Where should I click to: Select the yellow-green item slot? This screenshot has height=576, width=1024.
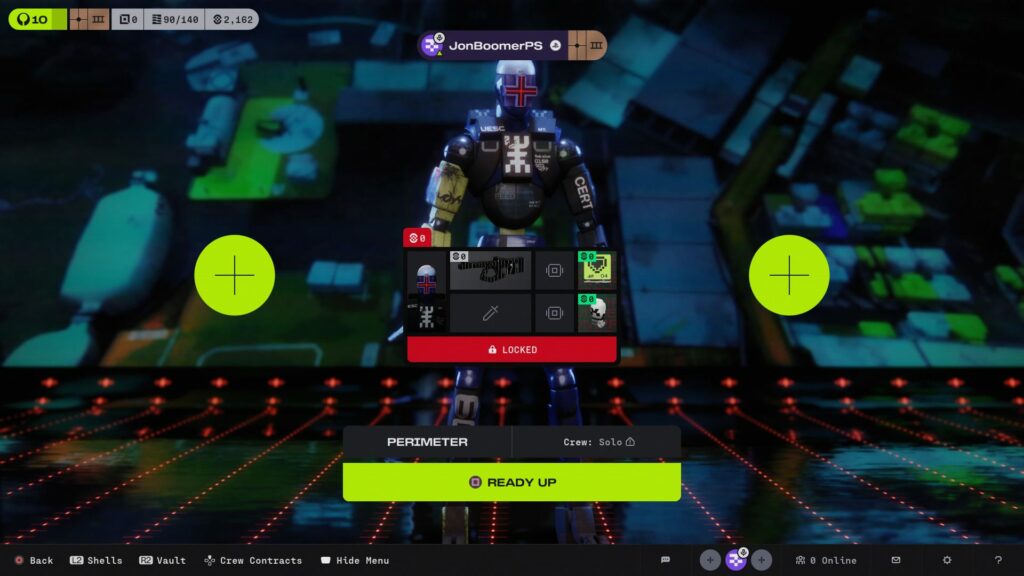[x=597, y=269]
